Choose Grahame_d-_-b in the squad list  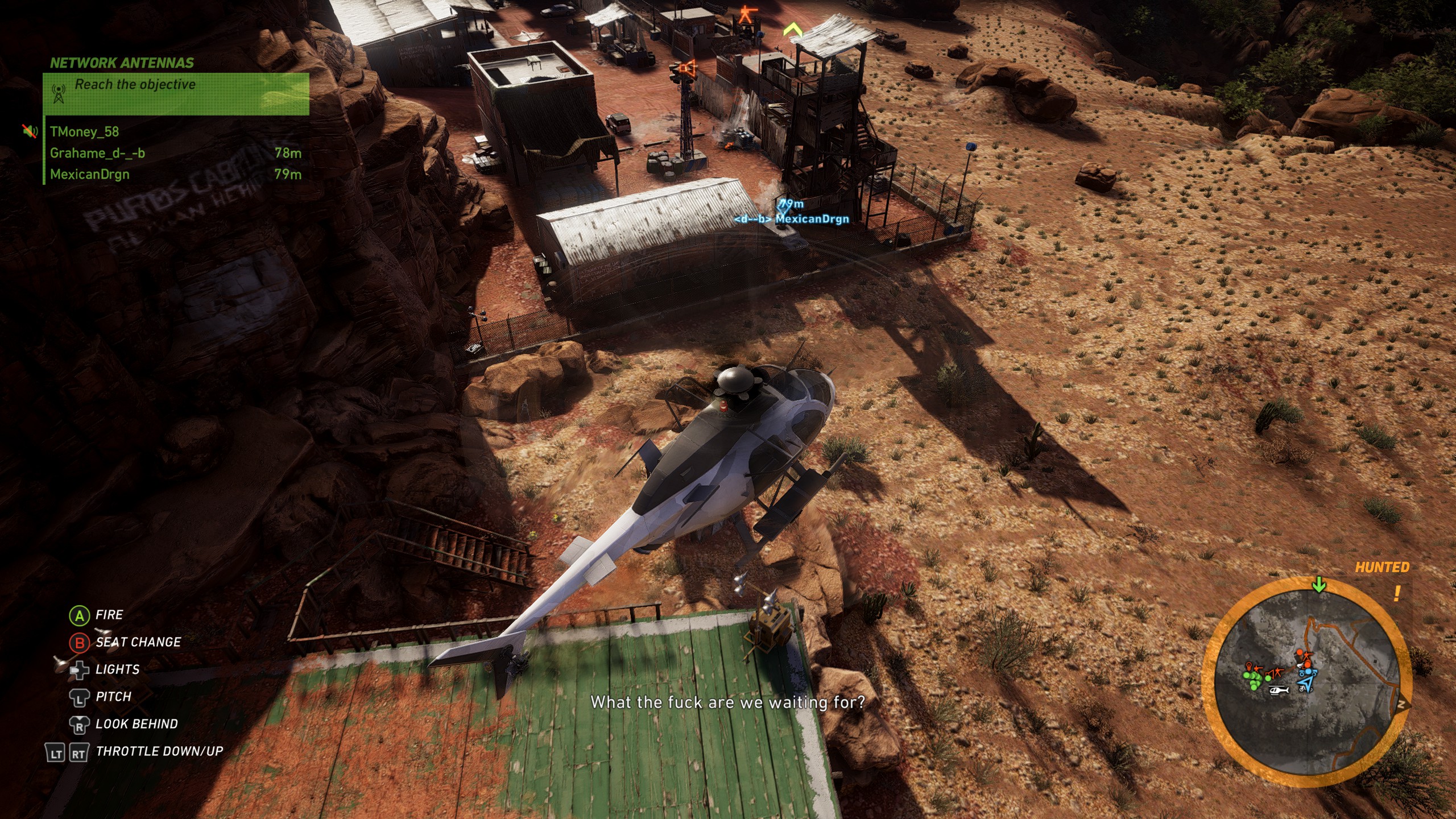97,154
